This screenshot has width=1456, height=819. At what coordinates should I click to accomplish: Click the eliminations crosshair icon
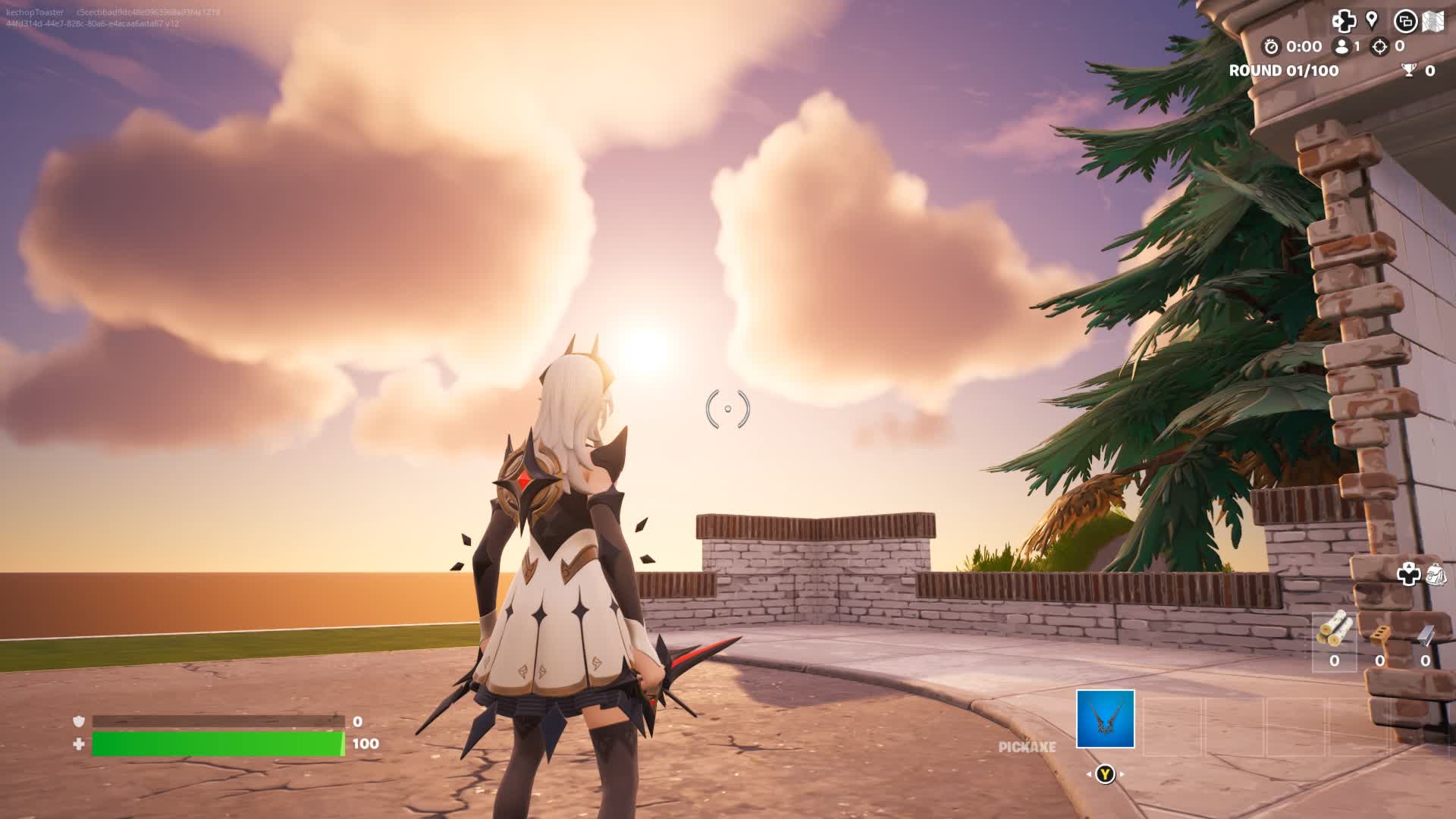point(1379,46)
